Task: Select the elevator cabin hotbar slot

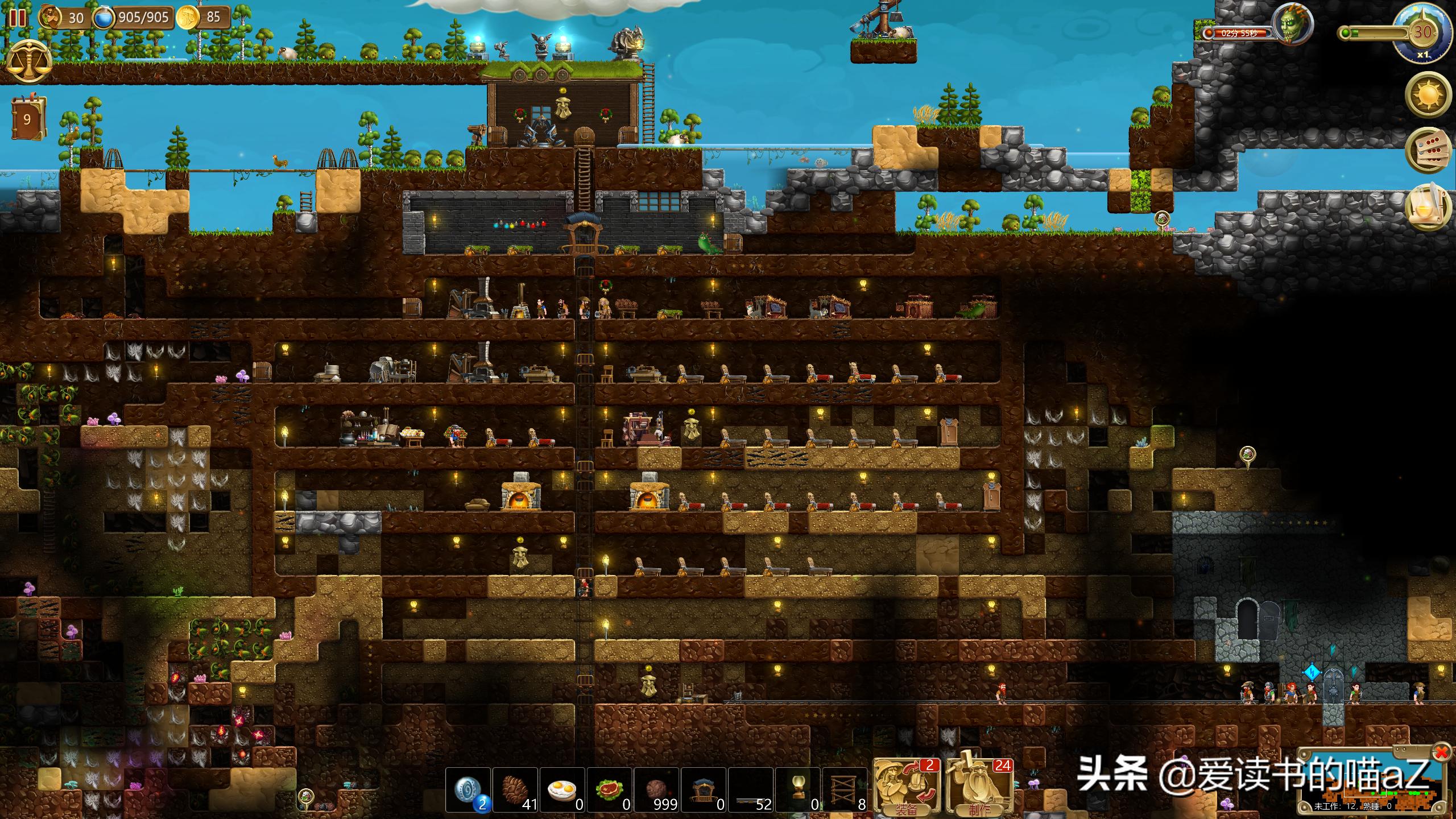Action: (x=704, y=791)
